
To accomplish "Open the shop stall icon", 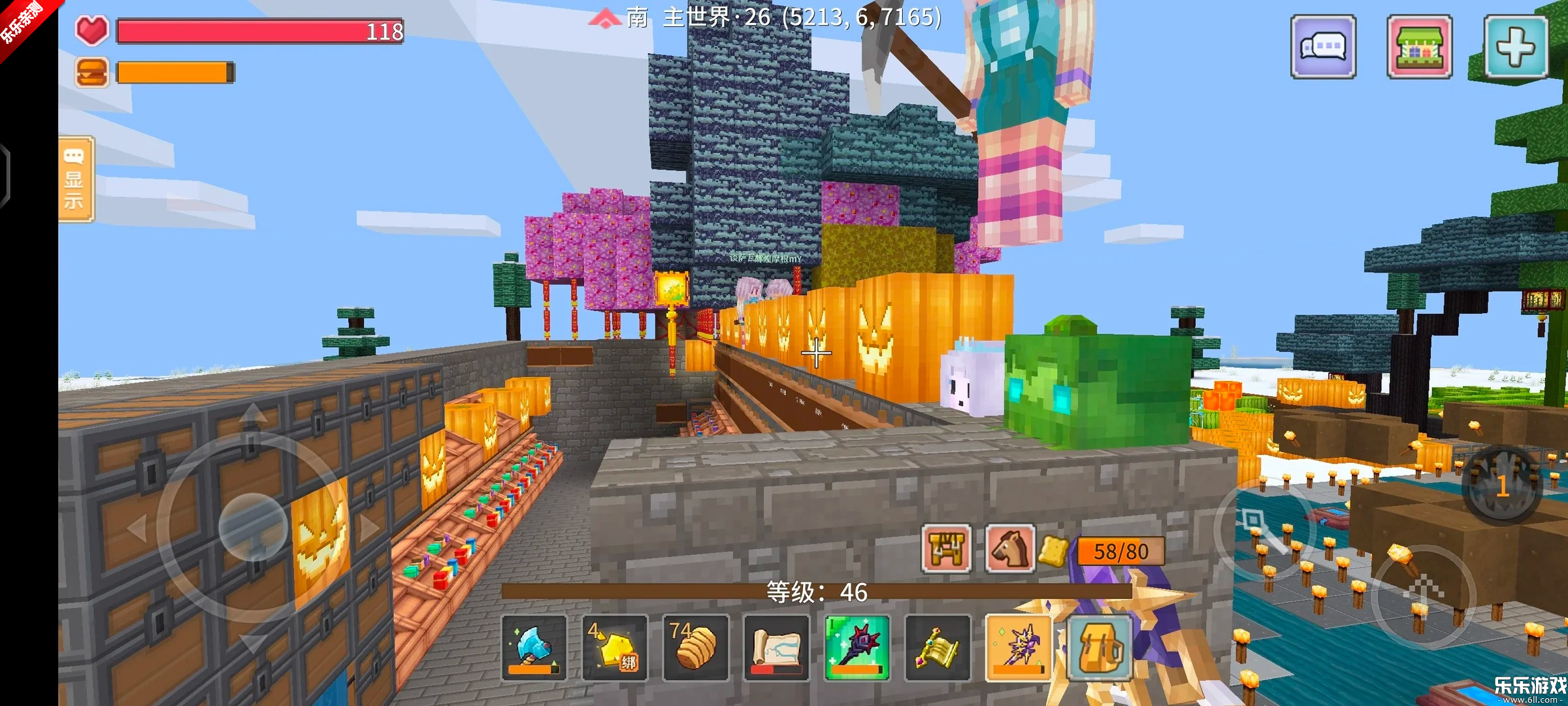I will click(x=1419, y=47).
